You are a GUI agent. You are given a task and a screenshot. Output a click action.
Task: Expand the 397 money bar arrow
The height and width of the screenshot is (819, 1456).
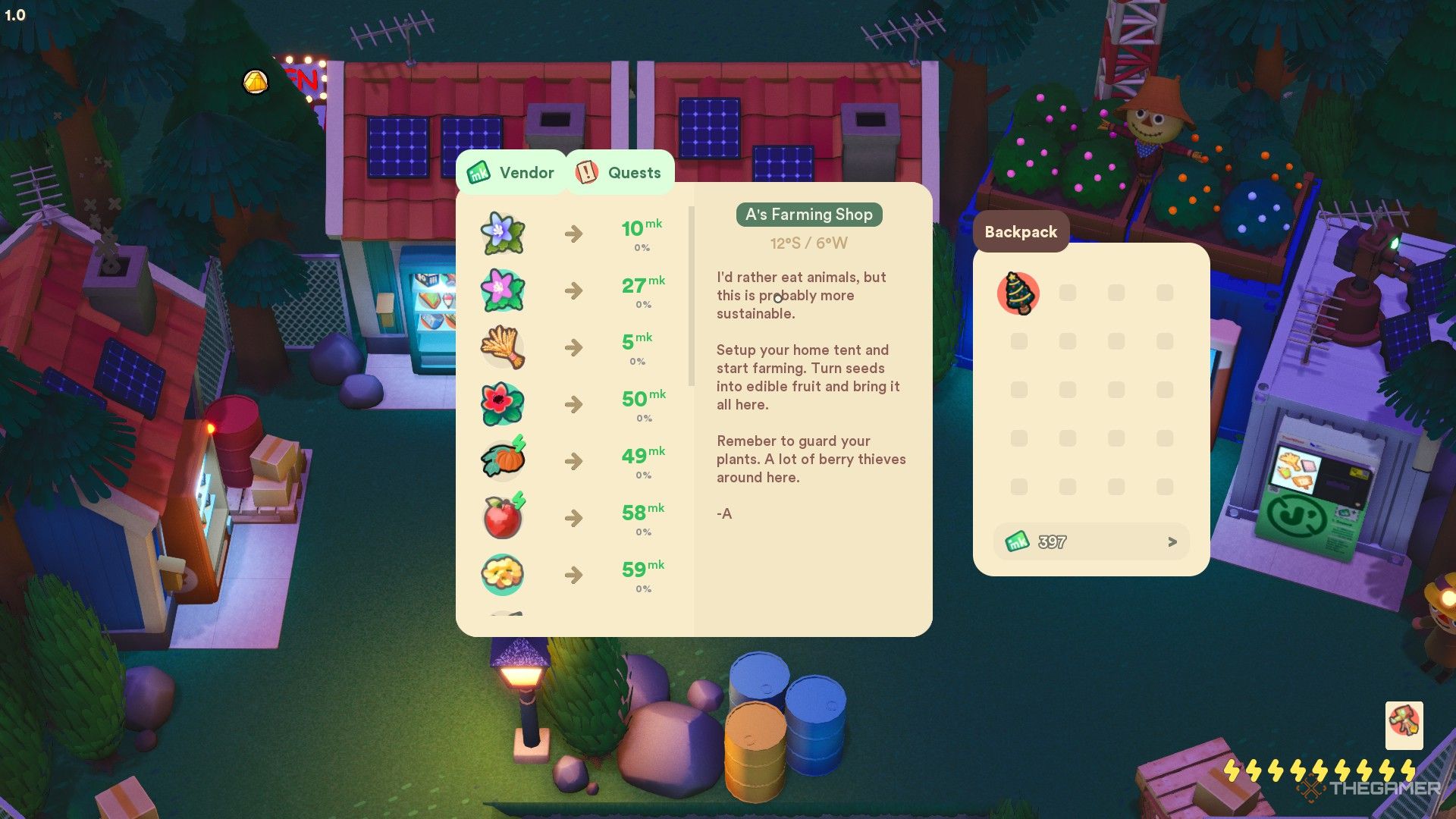(1172, 541)
